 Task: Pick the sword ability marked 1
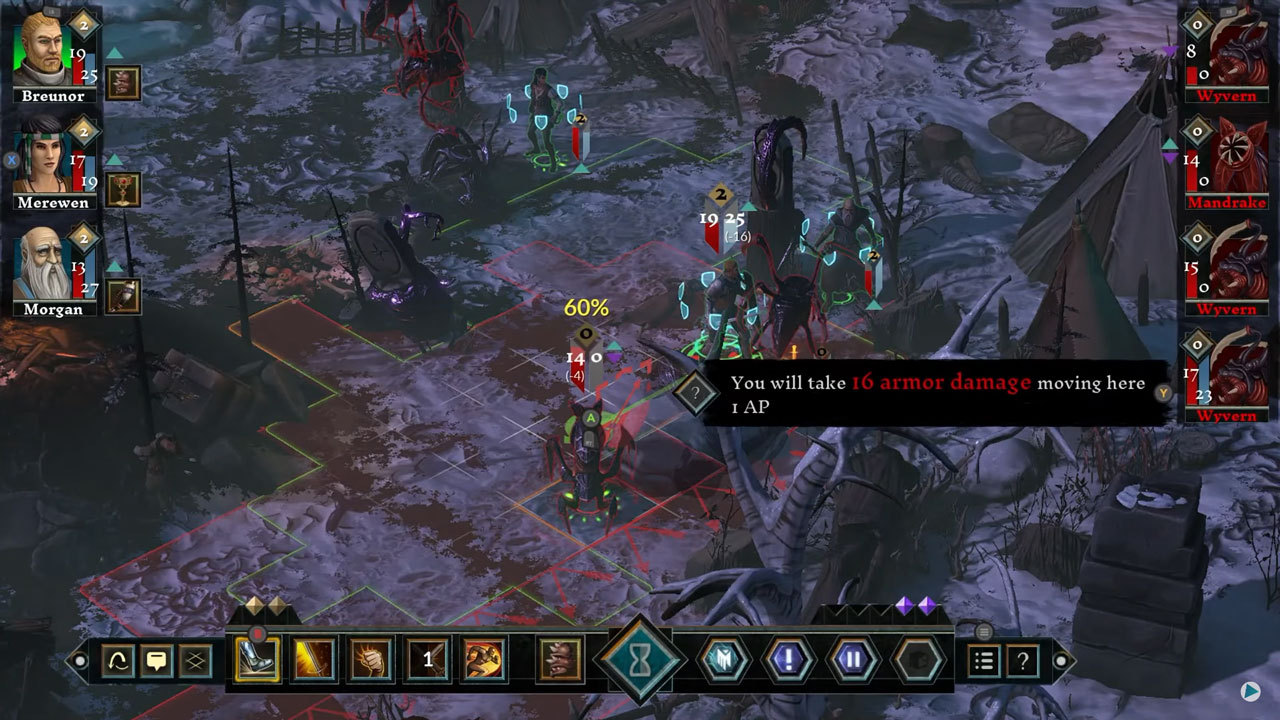pos(428,660)
